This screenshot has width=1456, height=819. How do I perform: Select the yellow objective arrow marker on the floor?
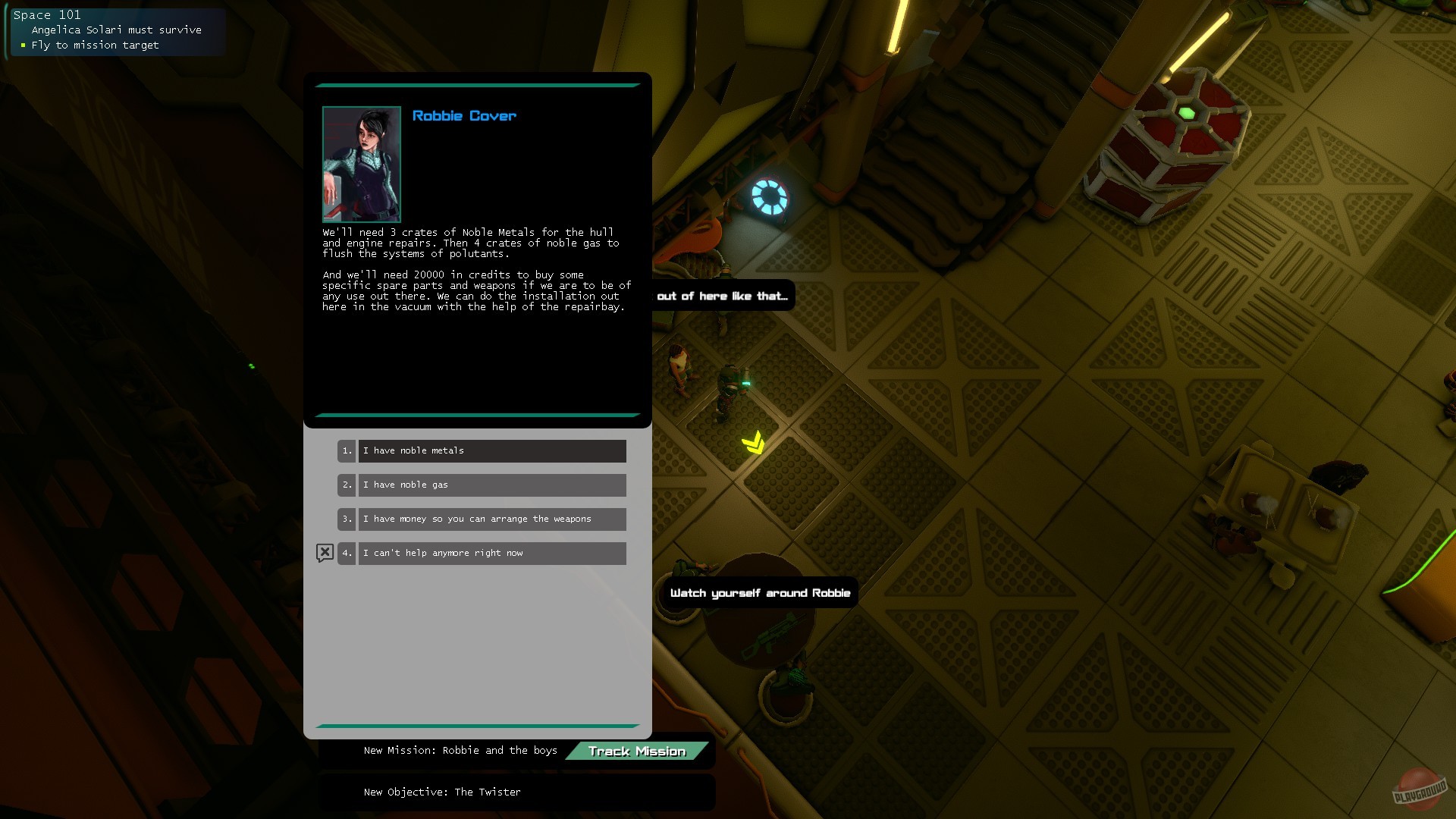click(753, 441)
